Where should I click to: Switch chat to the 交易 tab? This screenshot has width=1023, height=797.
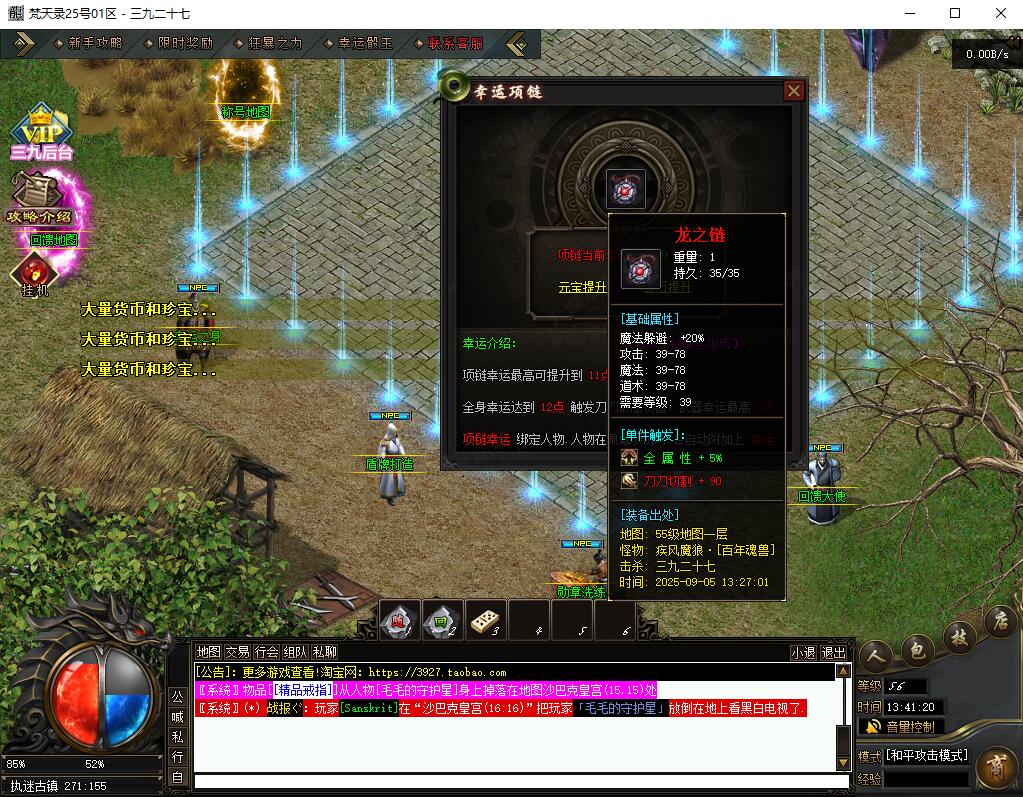pos(237,652)
